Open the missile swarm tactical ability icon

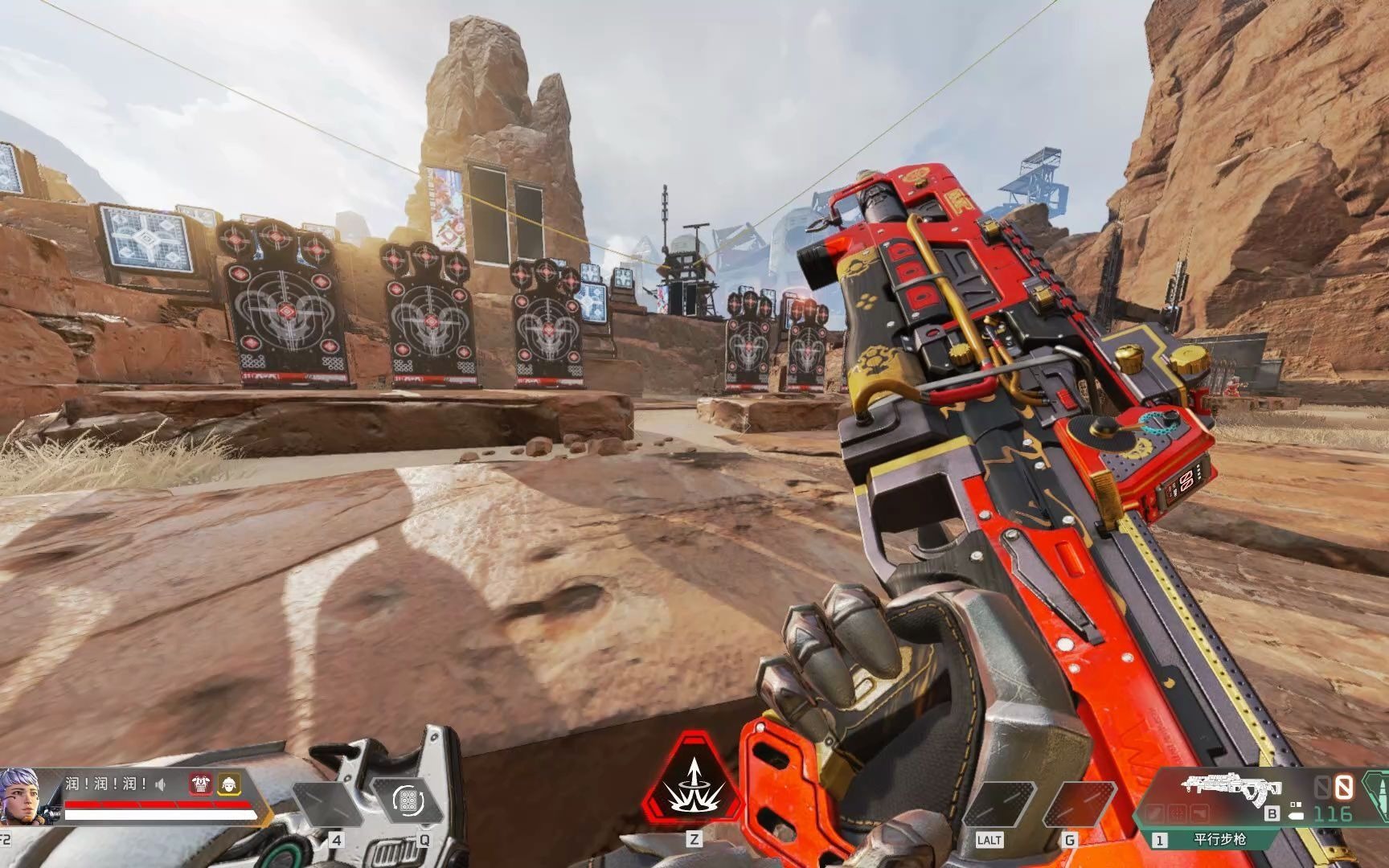(408, 799)
